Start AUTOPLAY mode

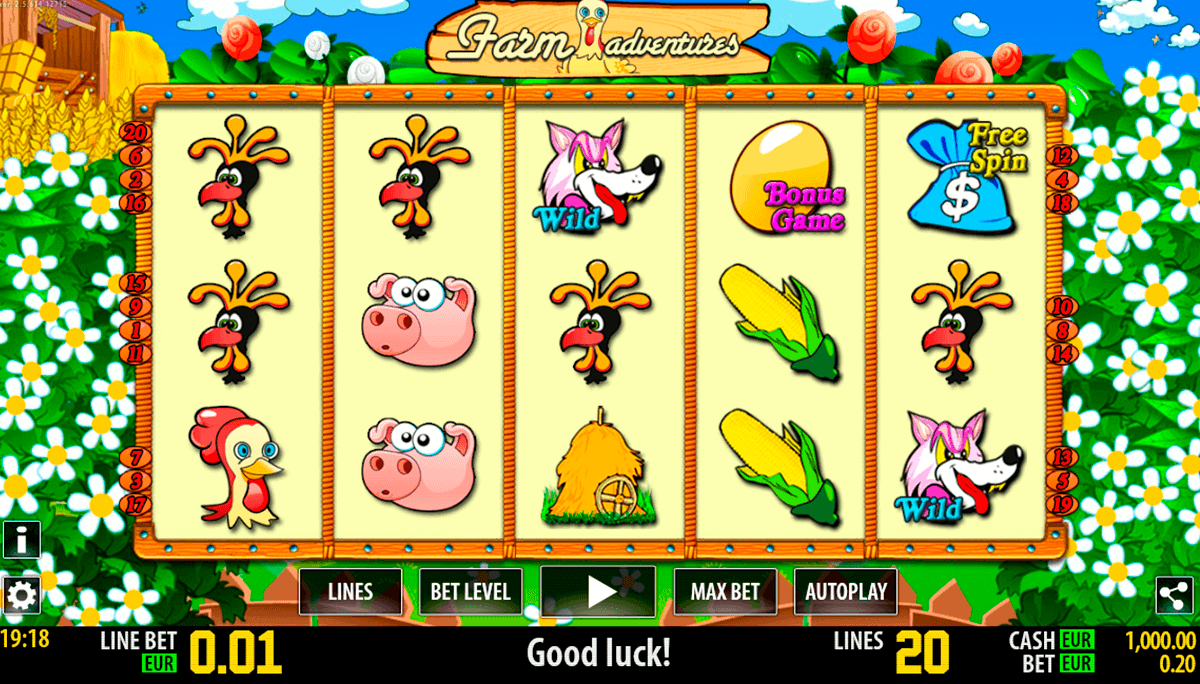tap(846, 591)
